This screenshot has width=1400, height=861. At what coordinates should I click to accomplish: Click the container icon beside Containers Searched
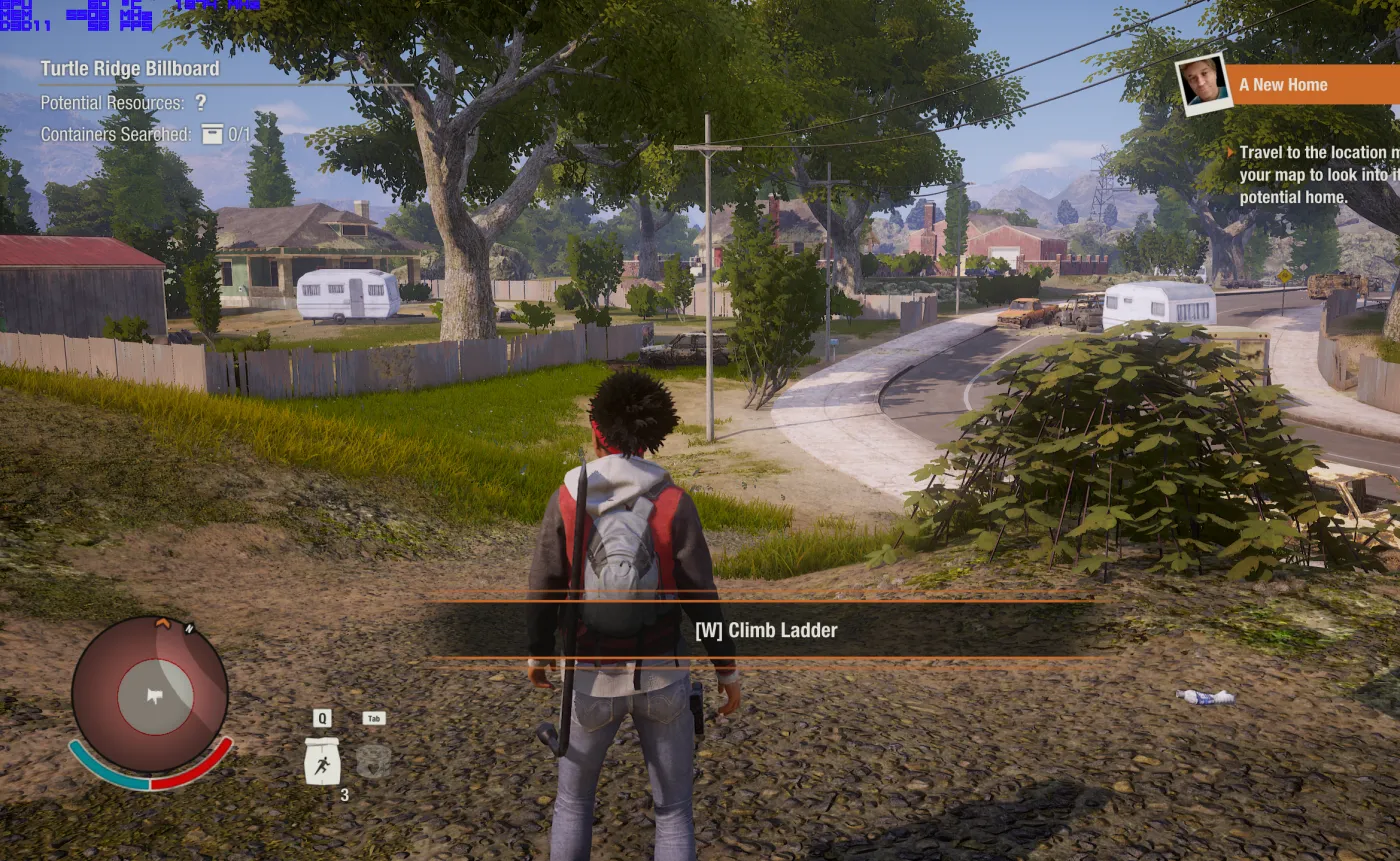point(212,133)
